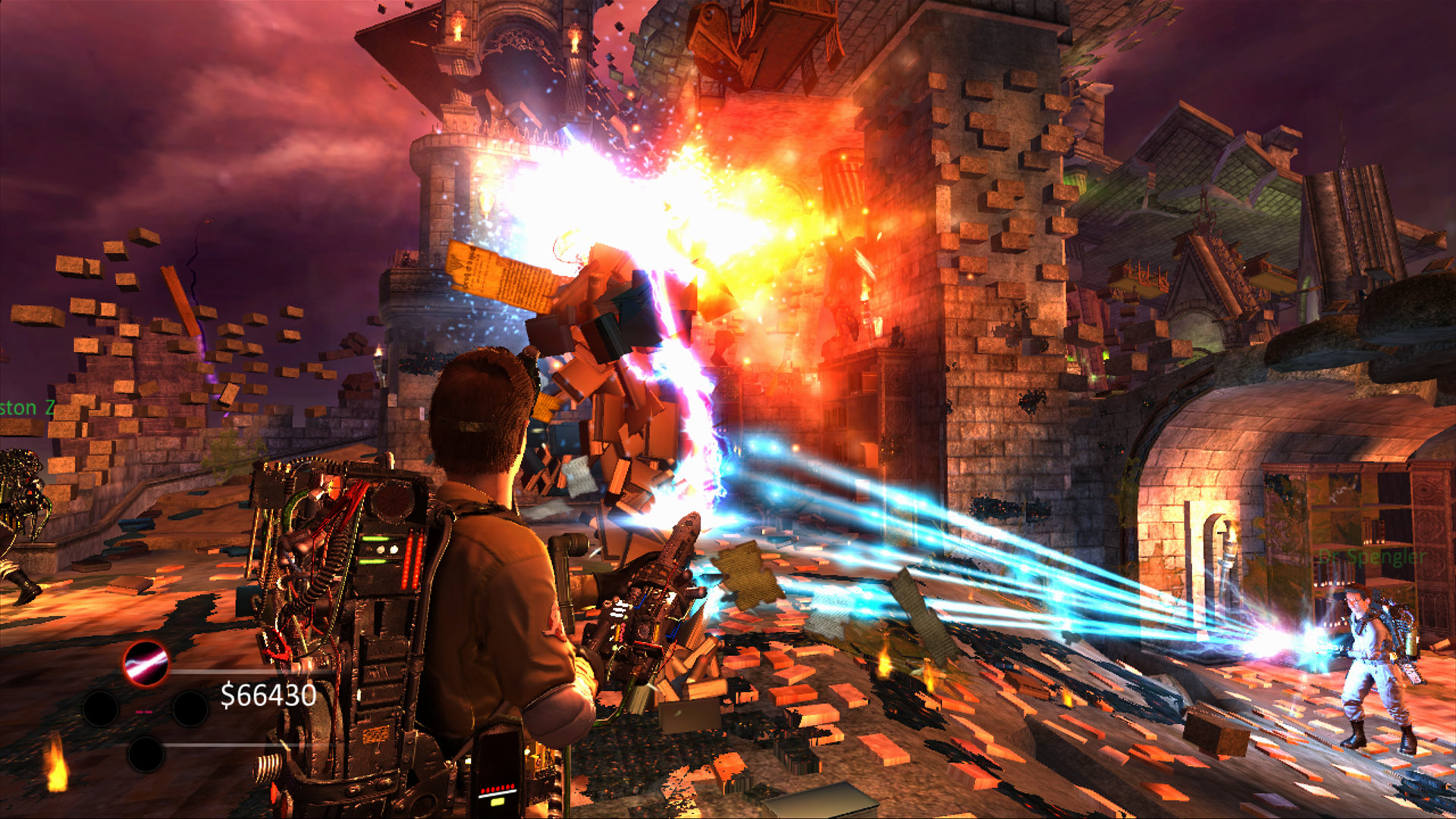Click the pink ammo indicator dashes in the HUD
This screenshot has height=819, width=1456.
tap(143, 712)
